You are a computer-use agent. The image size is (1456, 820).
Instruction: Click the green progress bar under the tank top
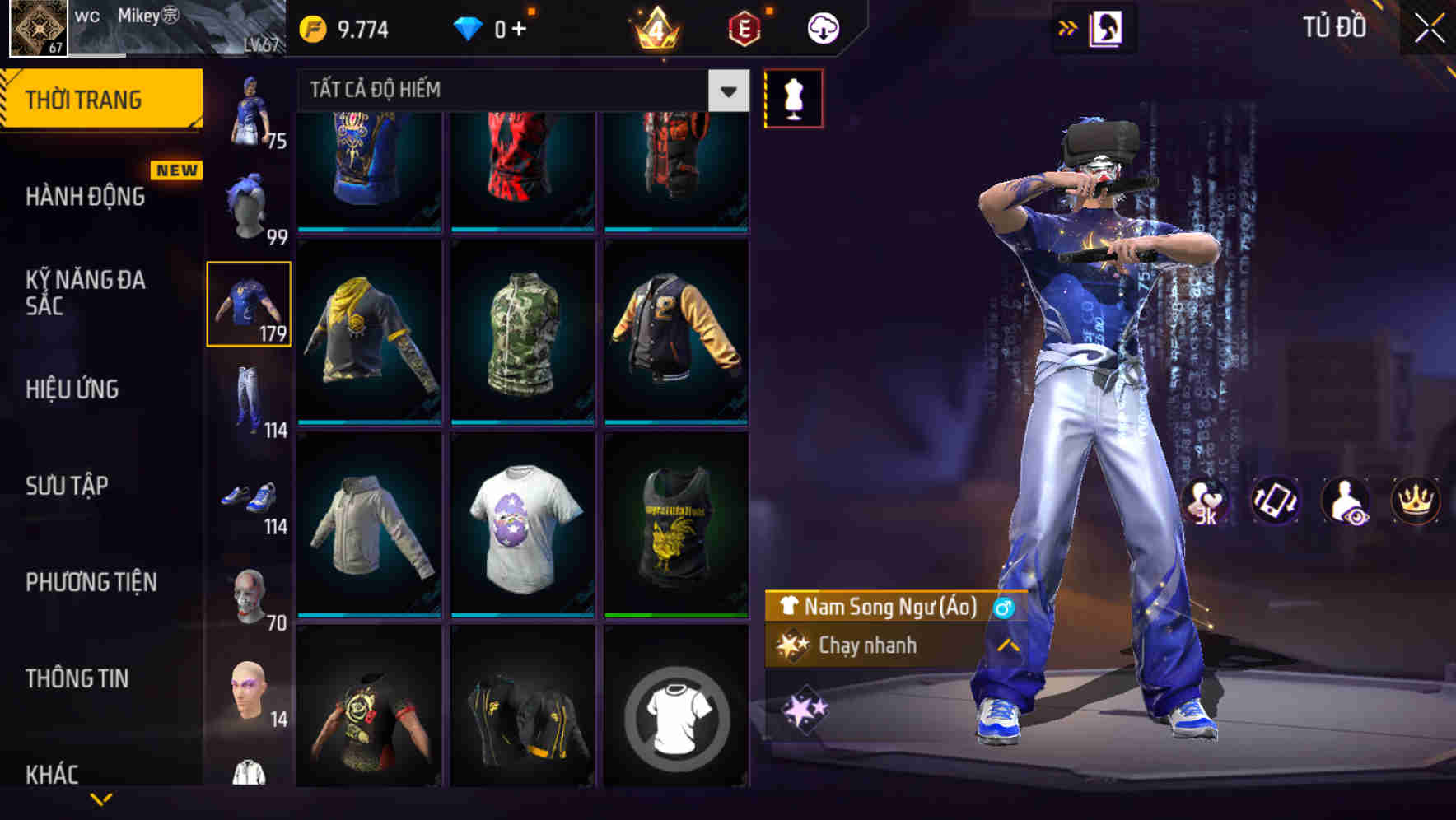click(677, 614)
